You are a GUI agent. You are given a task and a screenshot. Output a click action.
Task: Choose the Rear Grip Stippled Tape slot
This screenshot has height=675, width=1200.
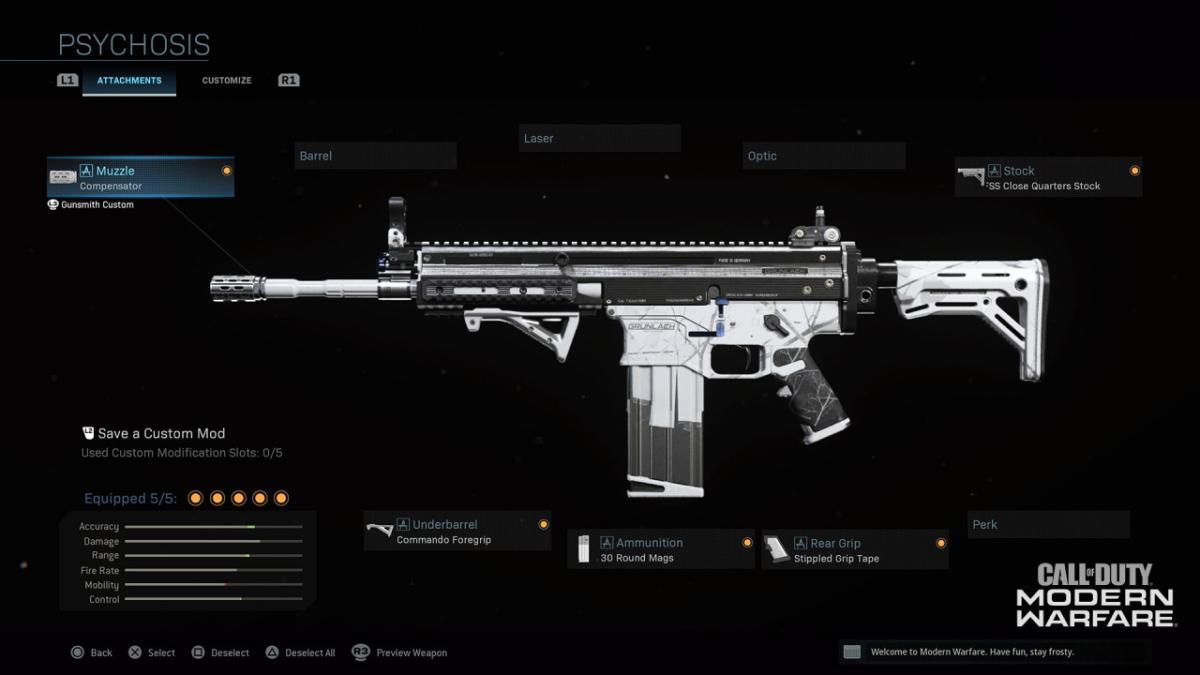tap(854, 549)
